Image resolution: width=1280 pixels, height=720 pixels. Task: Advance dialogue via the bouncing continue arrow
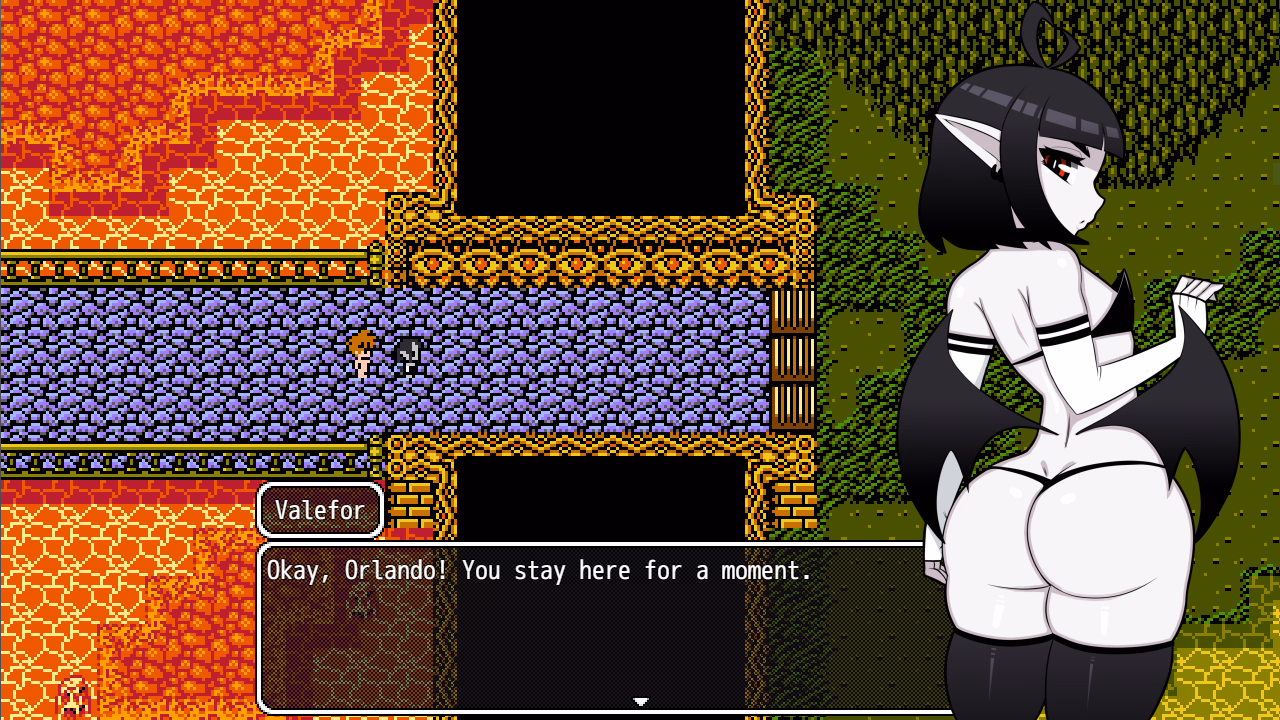click(640, 703)
